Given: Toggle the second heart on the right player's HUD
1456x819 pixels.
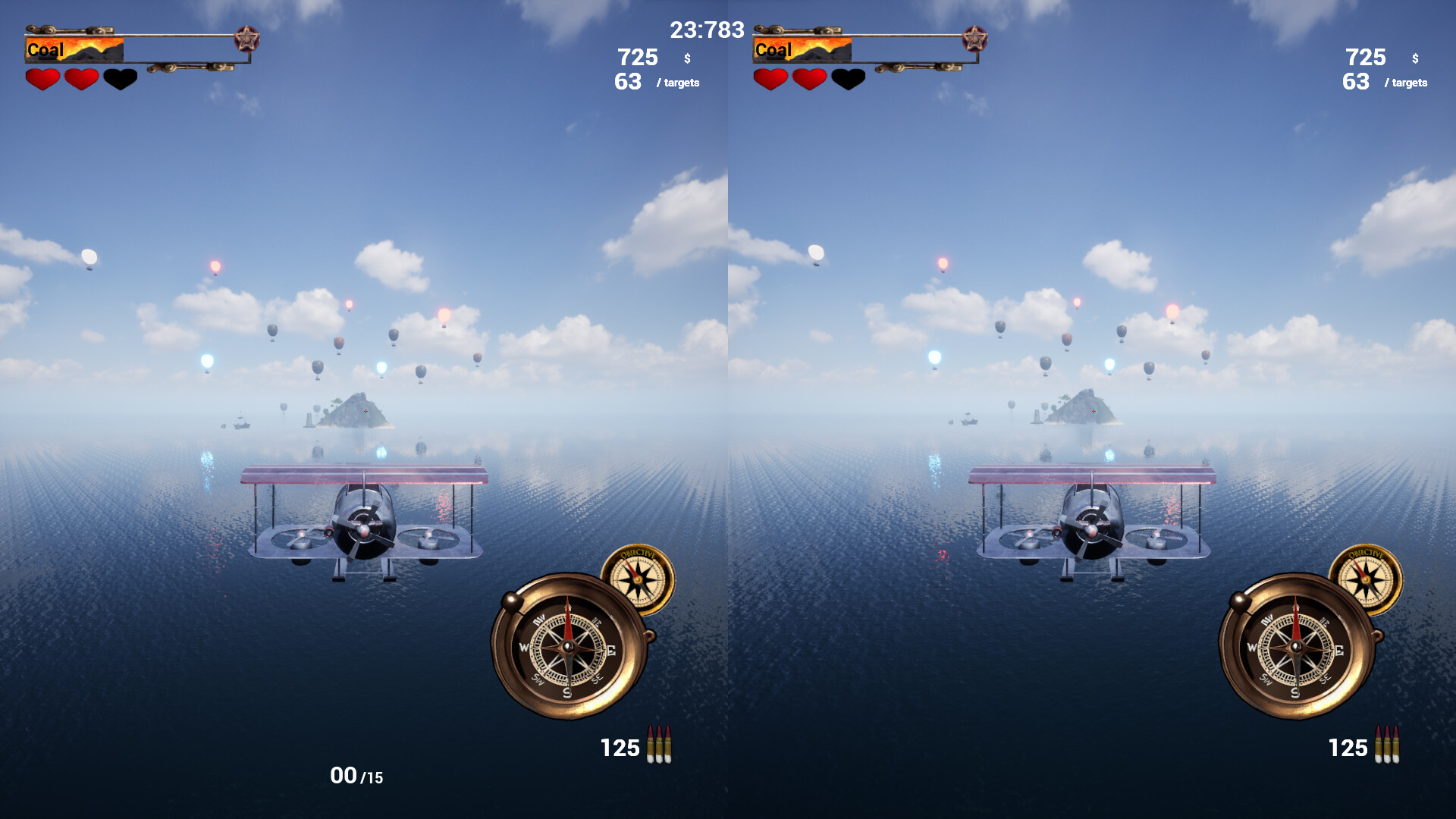Looking at the screenshot, I should tap(808, 79).
